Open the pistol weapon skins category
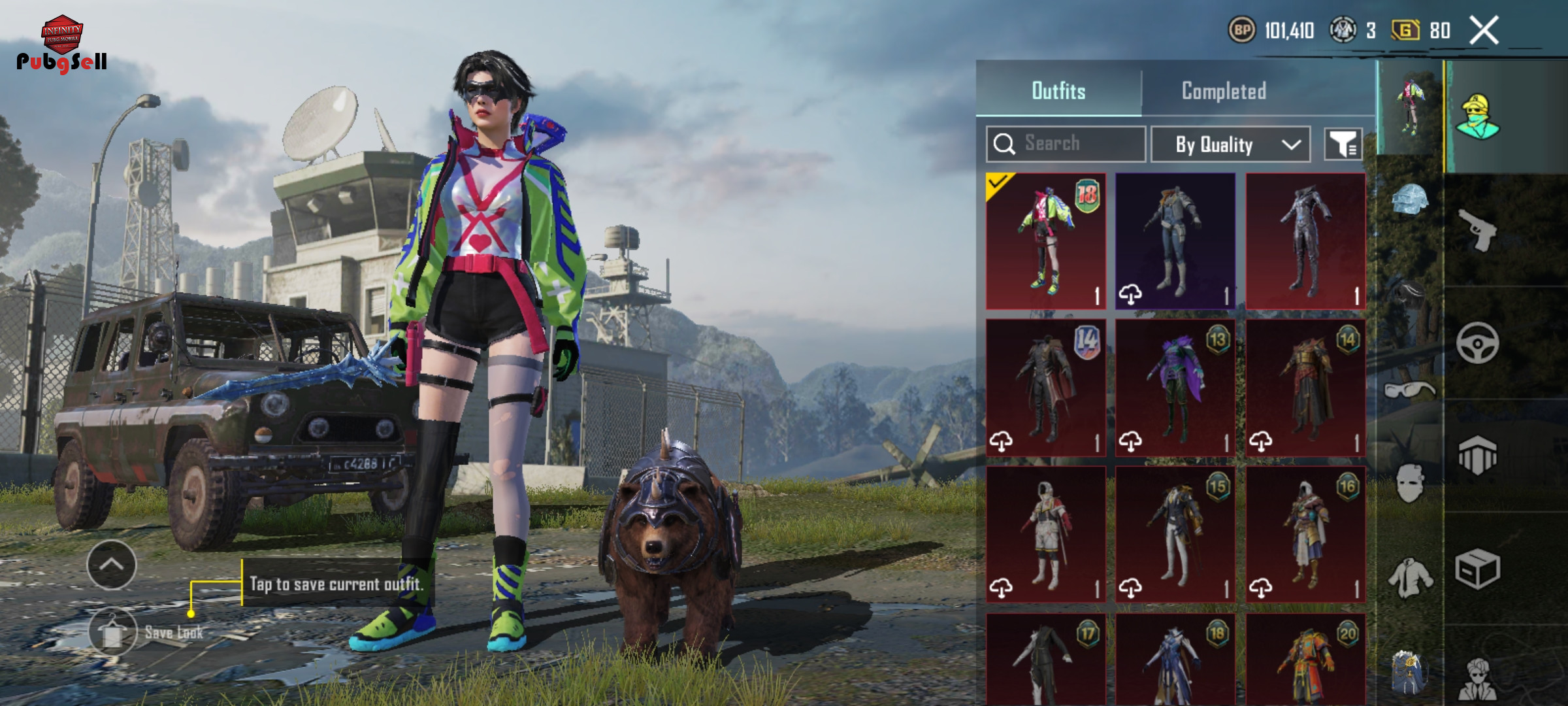The image size is (1568, 706). click(1478, 230)
